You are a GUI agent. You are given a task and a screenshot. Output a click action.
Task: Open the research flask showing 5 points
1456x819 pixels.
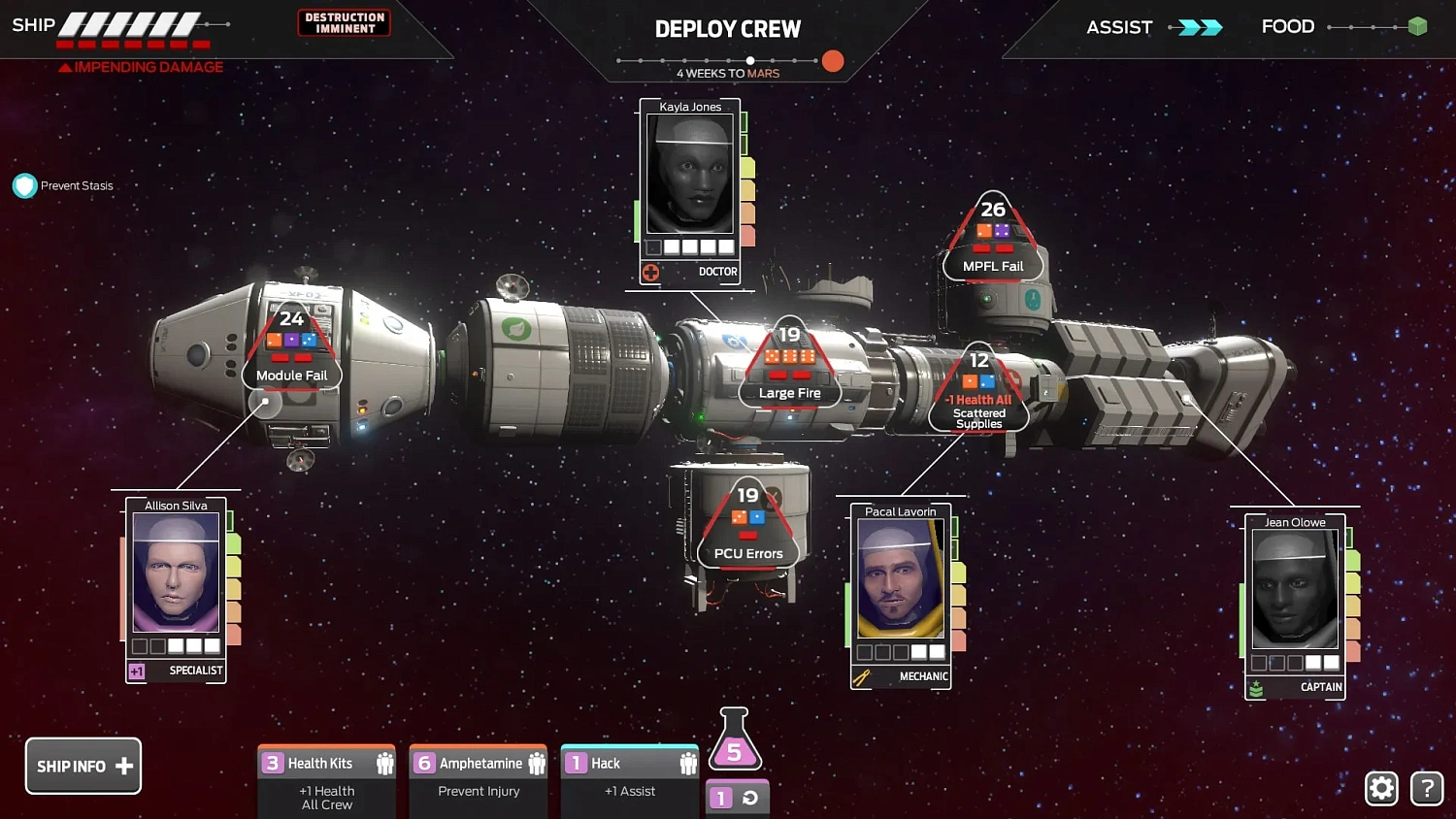735,739
